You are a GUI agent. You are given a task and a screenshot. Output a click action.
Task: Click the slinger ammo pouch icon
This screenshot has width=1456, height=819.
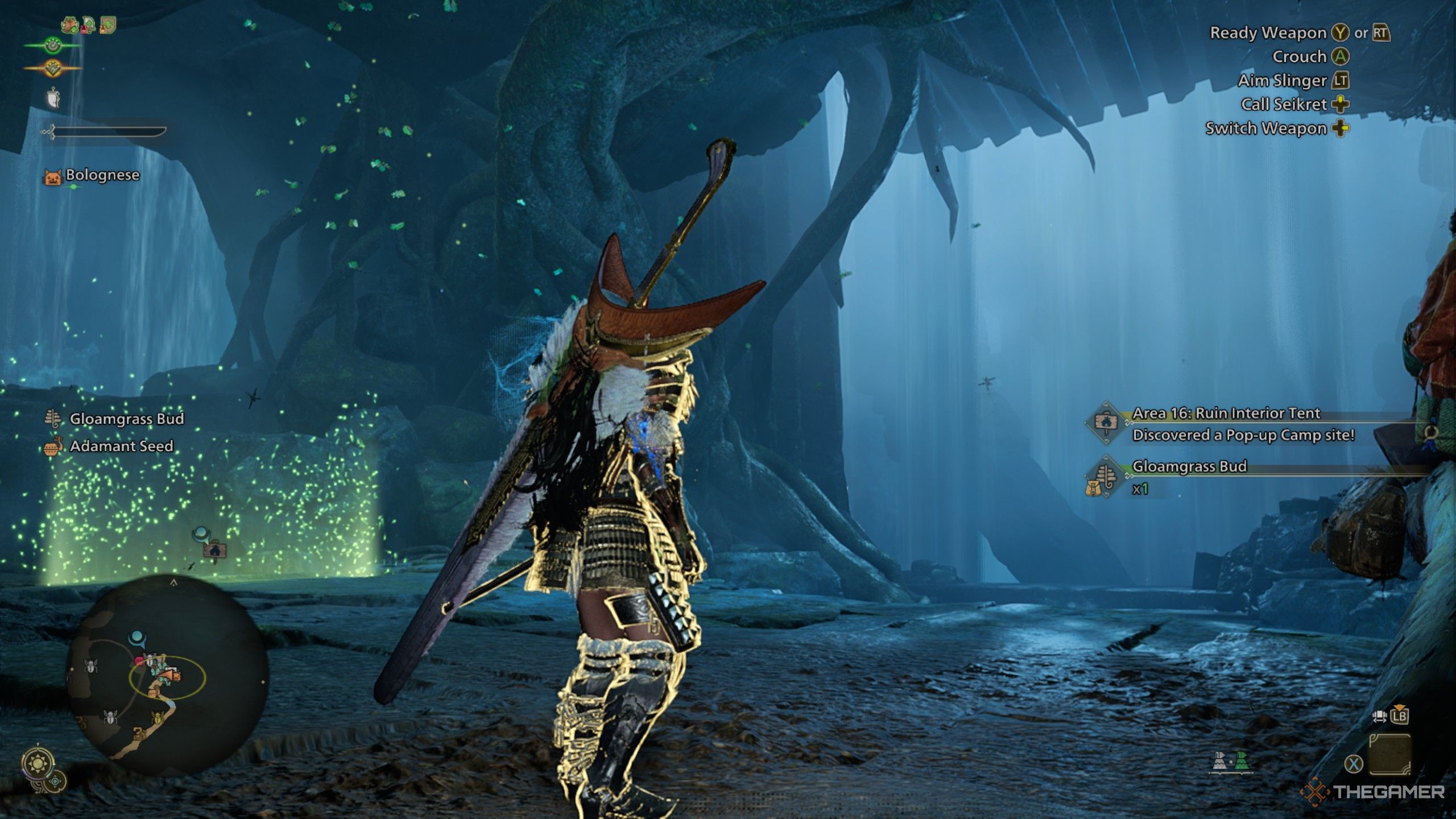[53, 97]
